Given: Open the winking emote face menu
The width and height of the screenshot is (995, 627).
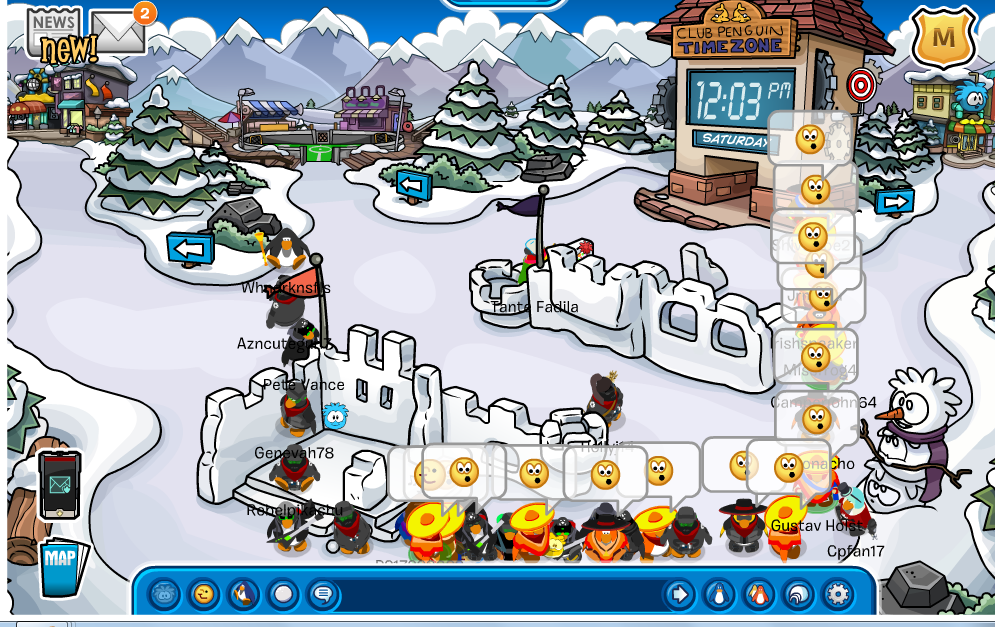Looking at the screenshot, I should (204, 595).
